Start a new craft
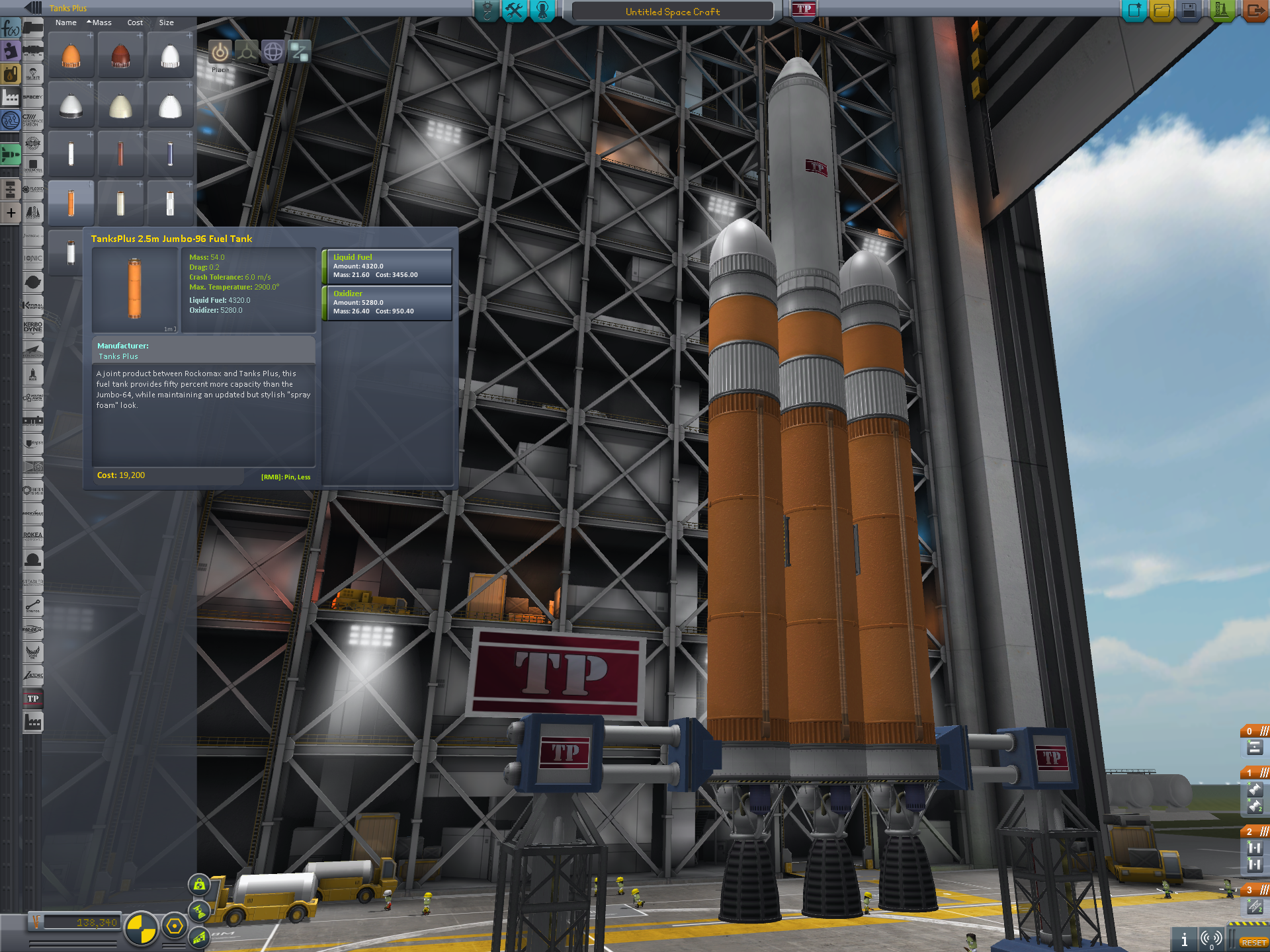1270x952 pixels. point(1134,11)
